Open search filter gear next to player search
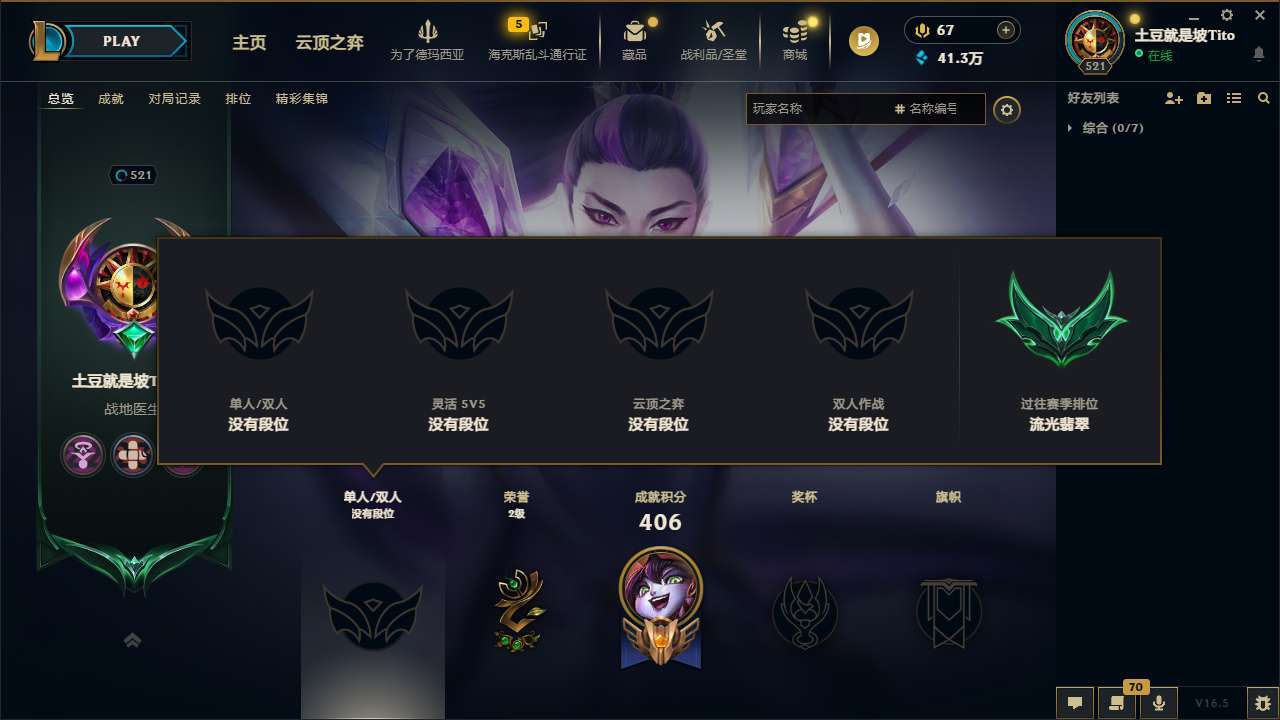The height and width of the screenshot is (720, 1280). [1007, 110]
